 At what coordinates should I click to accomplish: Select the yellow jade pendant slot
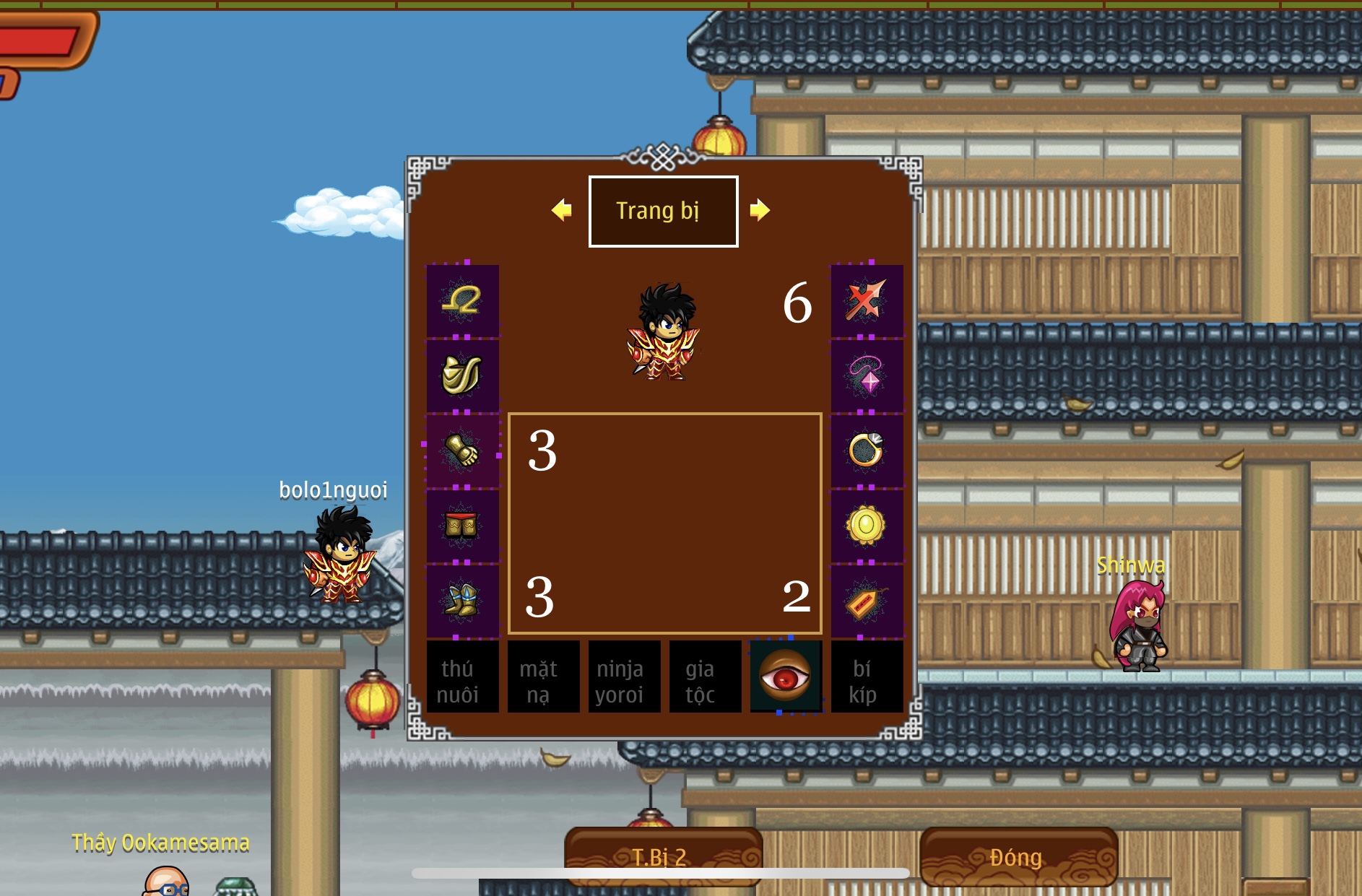867,526
